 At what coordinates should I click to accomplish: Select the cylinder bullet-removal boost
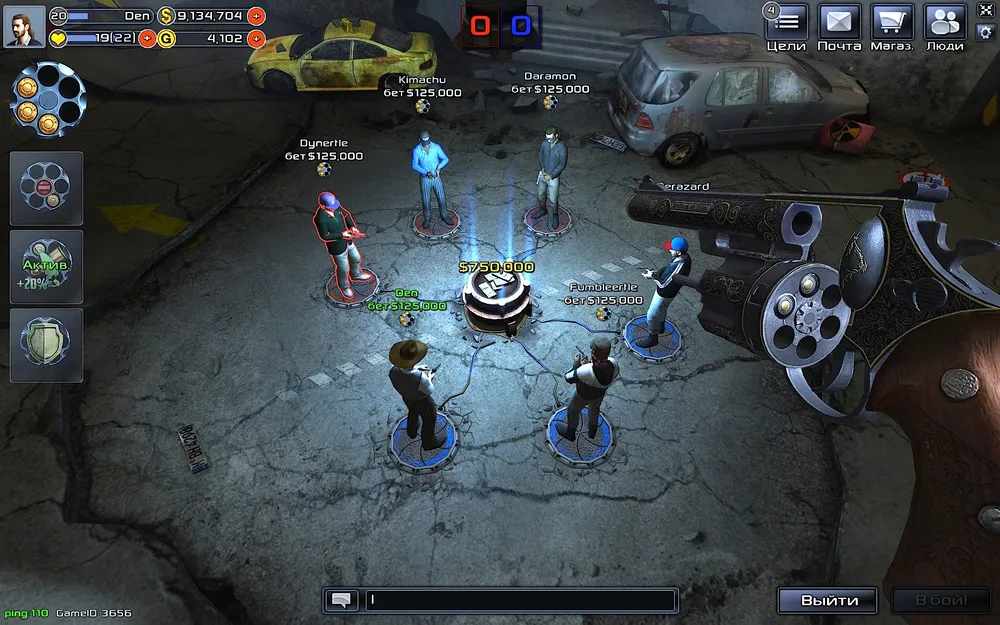point(46,188)
